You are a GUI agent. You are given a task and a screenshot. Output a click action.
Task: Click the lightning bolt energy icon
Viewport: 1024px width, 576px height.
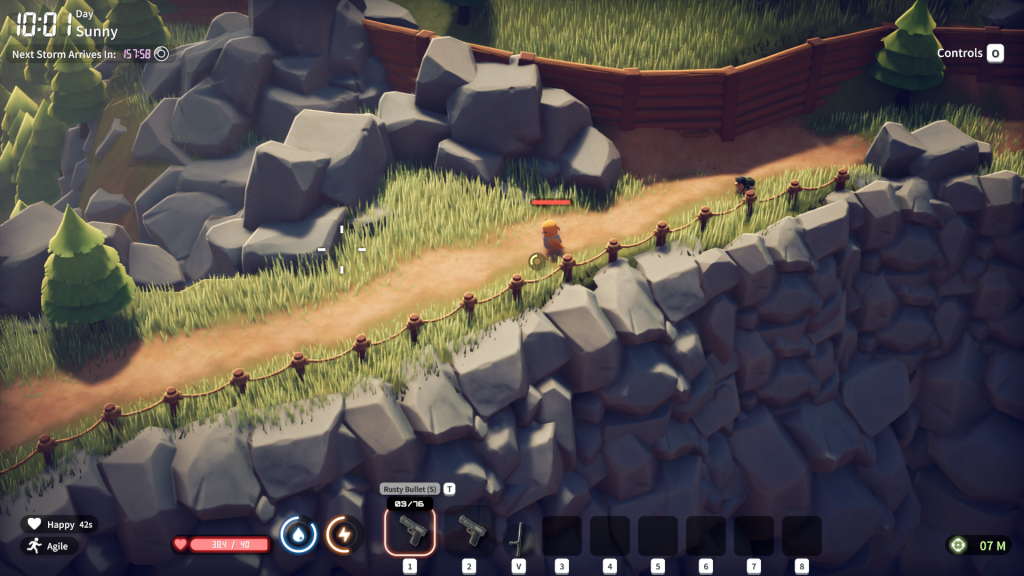(x=343, y=535)
